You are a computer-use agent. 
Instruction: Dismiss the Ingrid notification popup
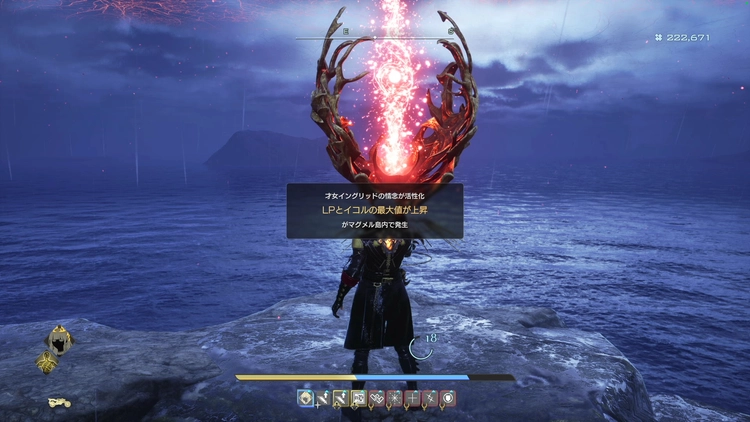pos(375,210)
